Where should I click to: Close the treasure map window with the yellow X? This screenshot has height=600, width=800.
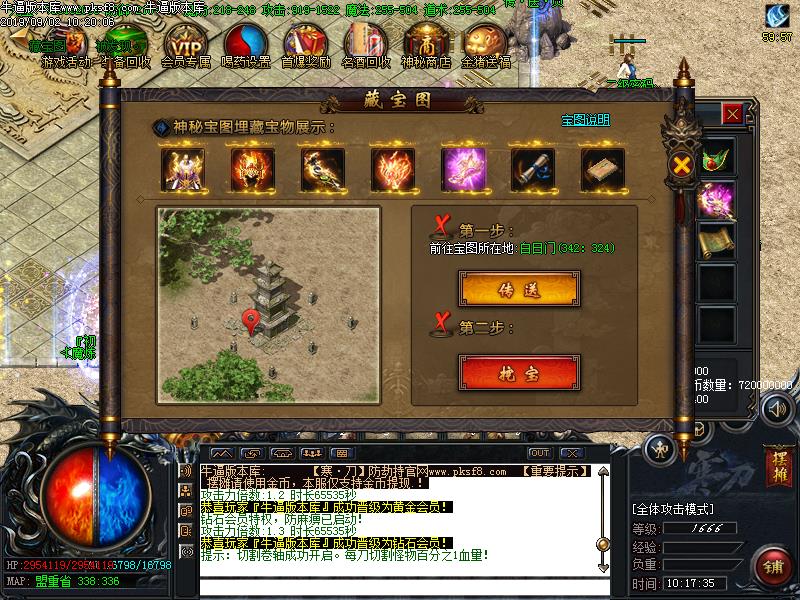(683, 164)
